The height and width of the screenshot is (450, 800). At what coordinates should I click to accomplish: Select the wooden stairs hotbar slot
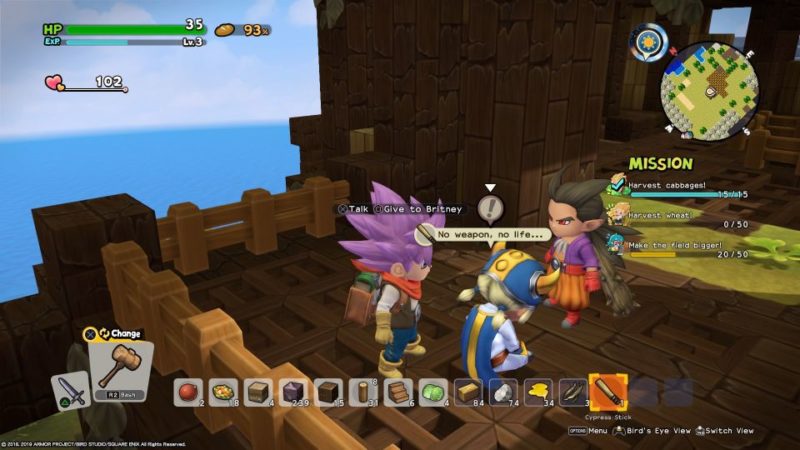click(397, 391)
